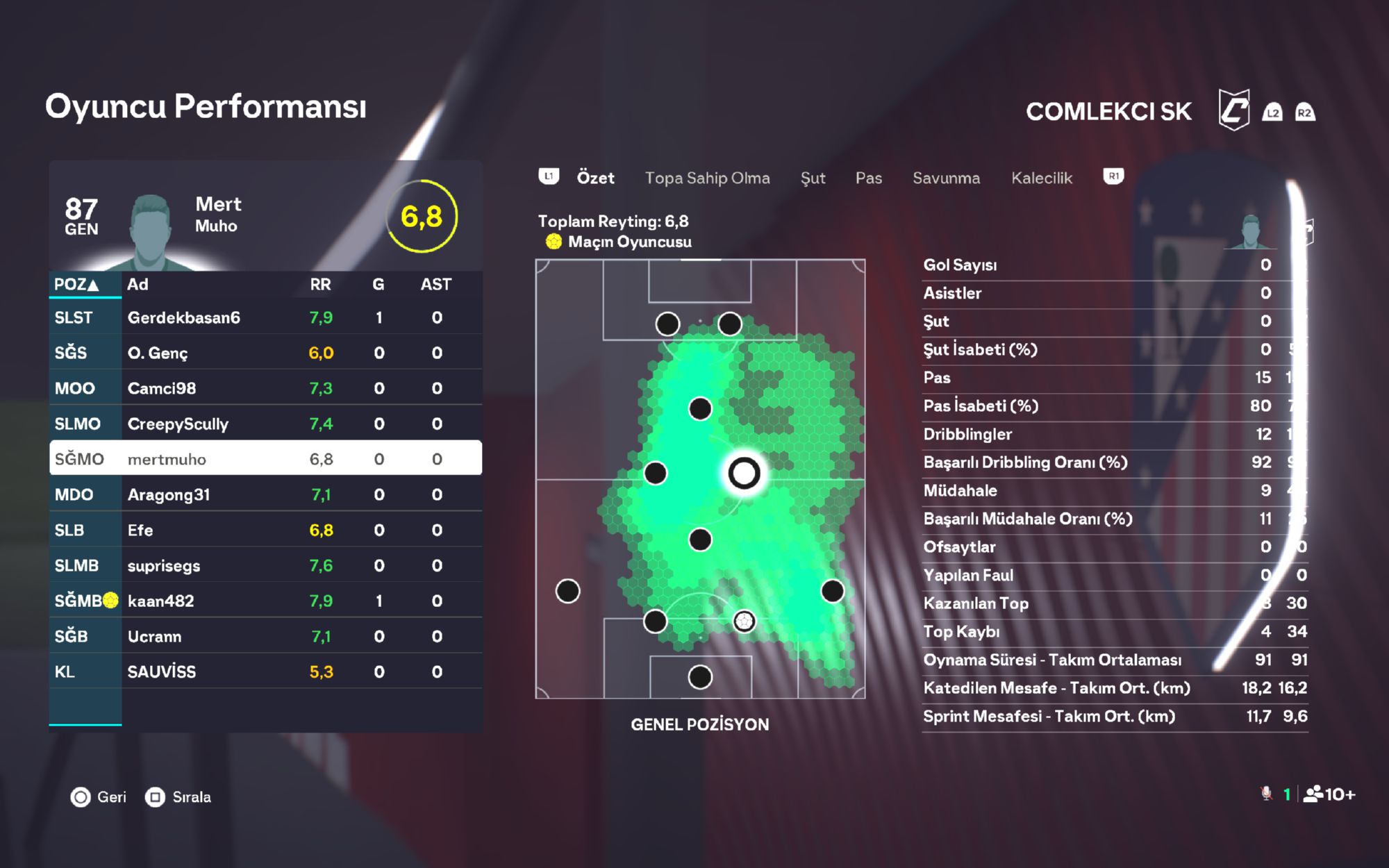Show the Şut statistics tab
Viewport: 1389px width, 868px height.
click(x=813, y=178)
